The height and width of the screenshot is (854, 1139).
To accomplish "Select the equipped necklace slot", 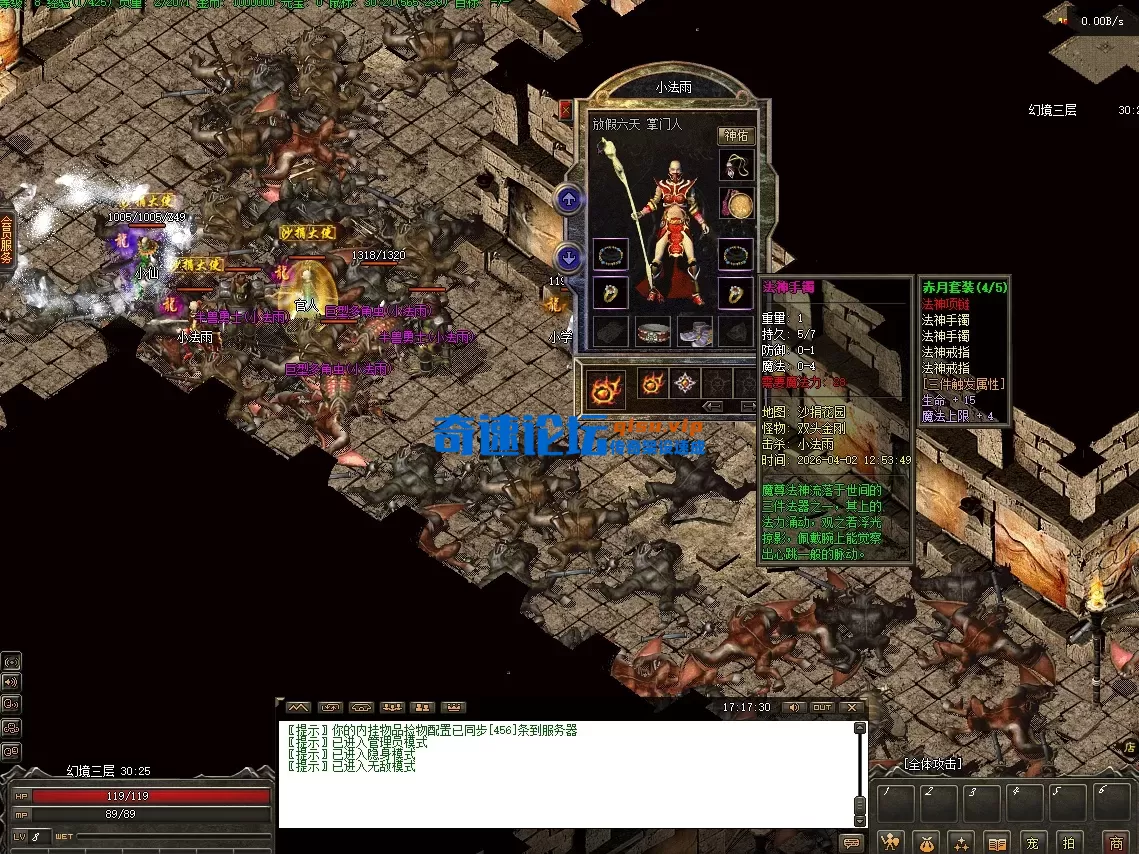I will (x=736, y=167).
